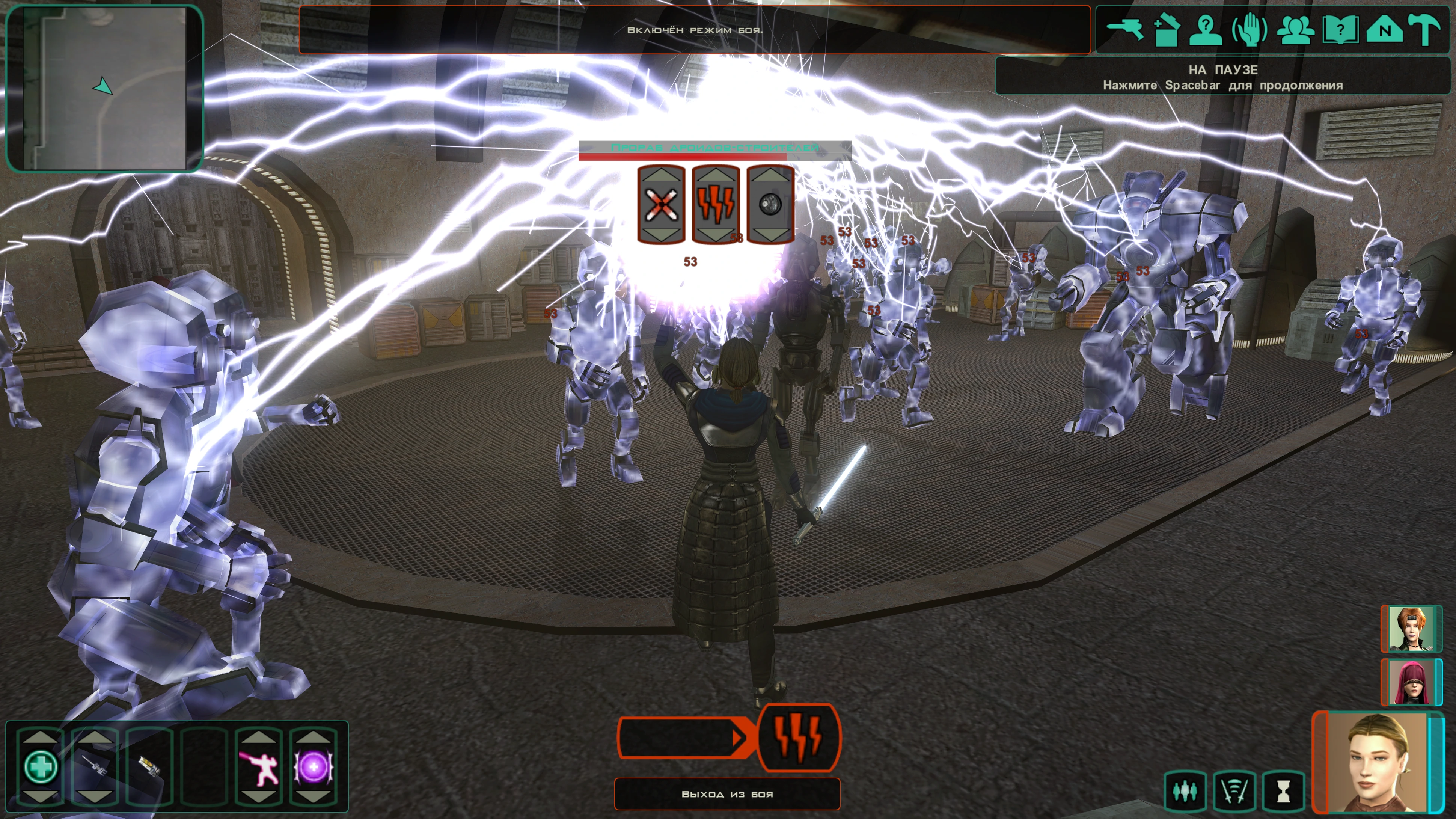
Task: Select the red-haired companion portrait
Action: (x=1411, y=629)
